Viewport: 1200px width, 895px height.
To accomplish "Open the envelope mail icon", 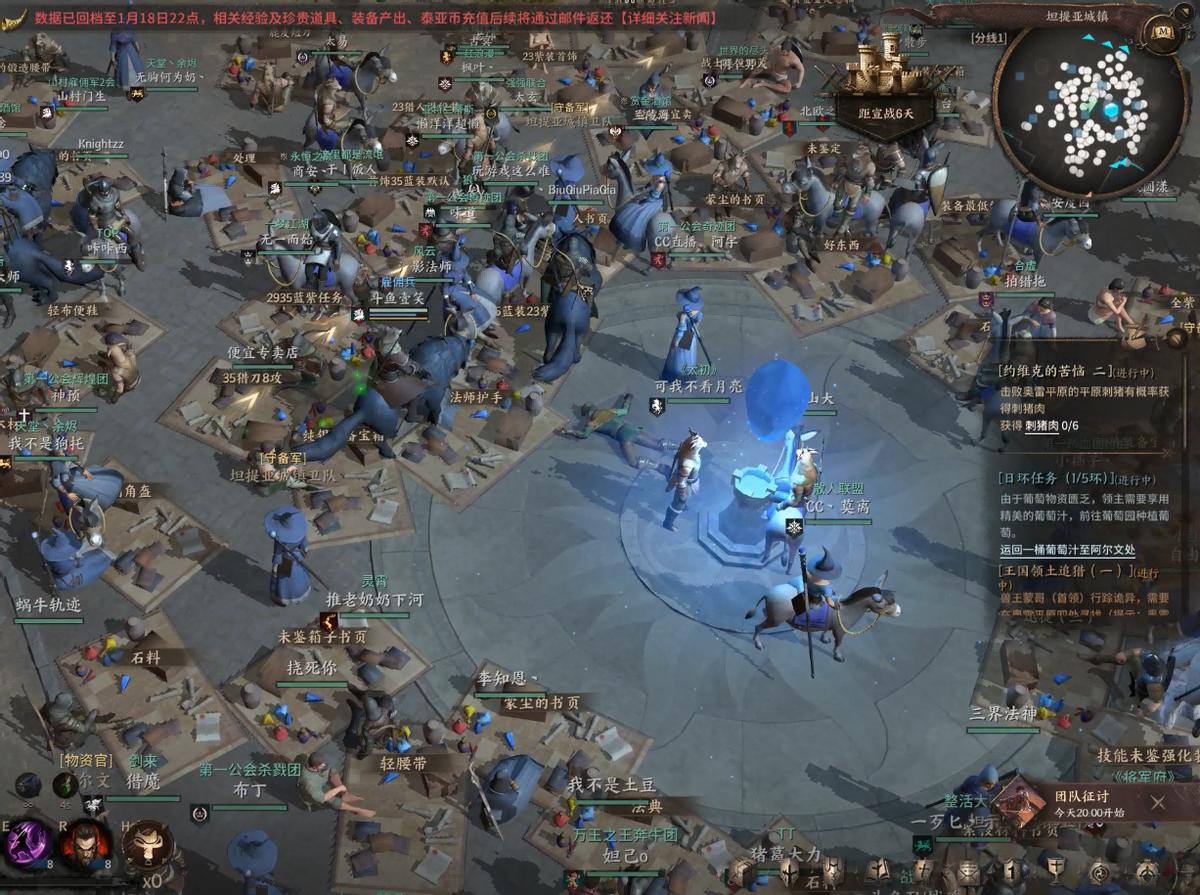I will click(x=967, y=871).
